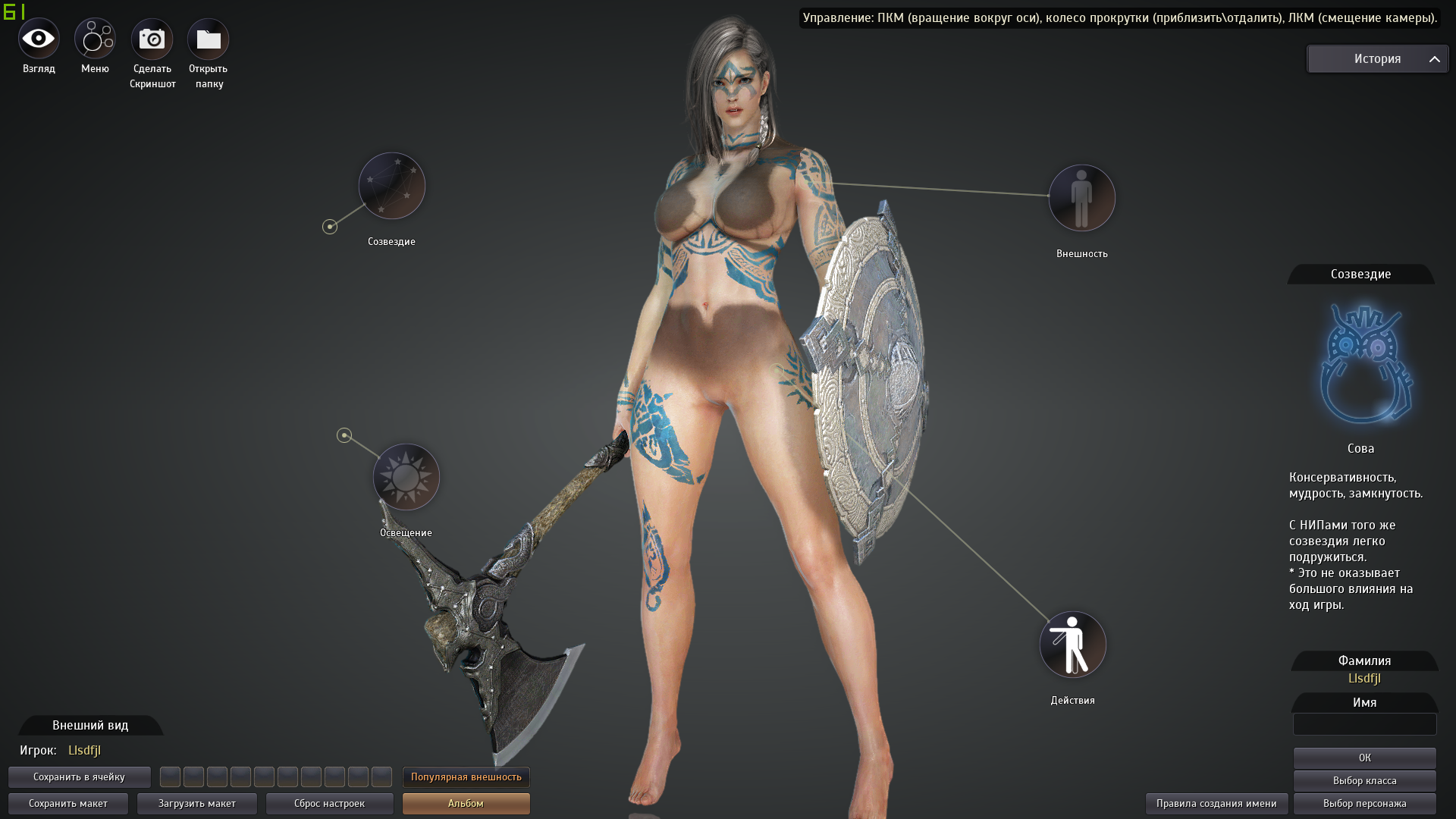Select the Взгляд eye view tool
Image resolution: width=1456 pixels, height=819 pixels.
tap(37, 37)
